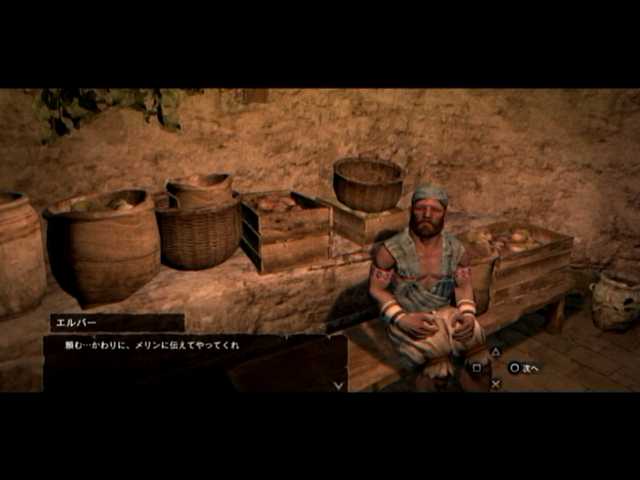The image size is (640, 480).
Task: Click the dialogue box's down-arrow continue indicator
Action: pyautogui.click(x=338, y=384)
